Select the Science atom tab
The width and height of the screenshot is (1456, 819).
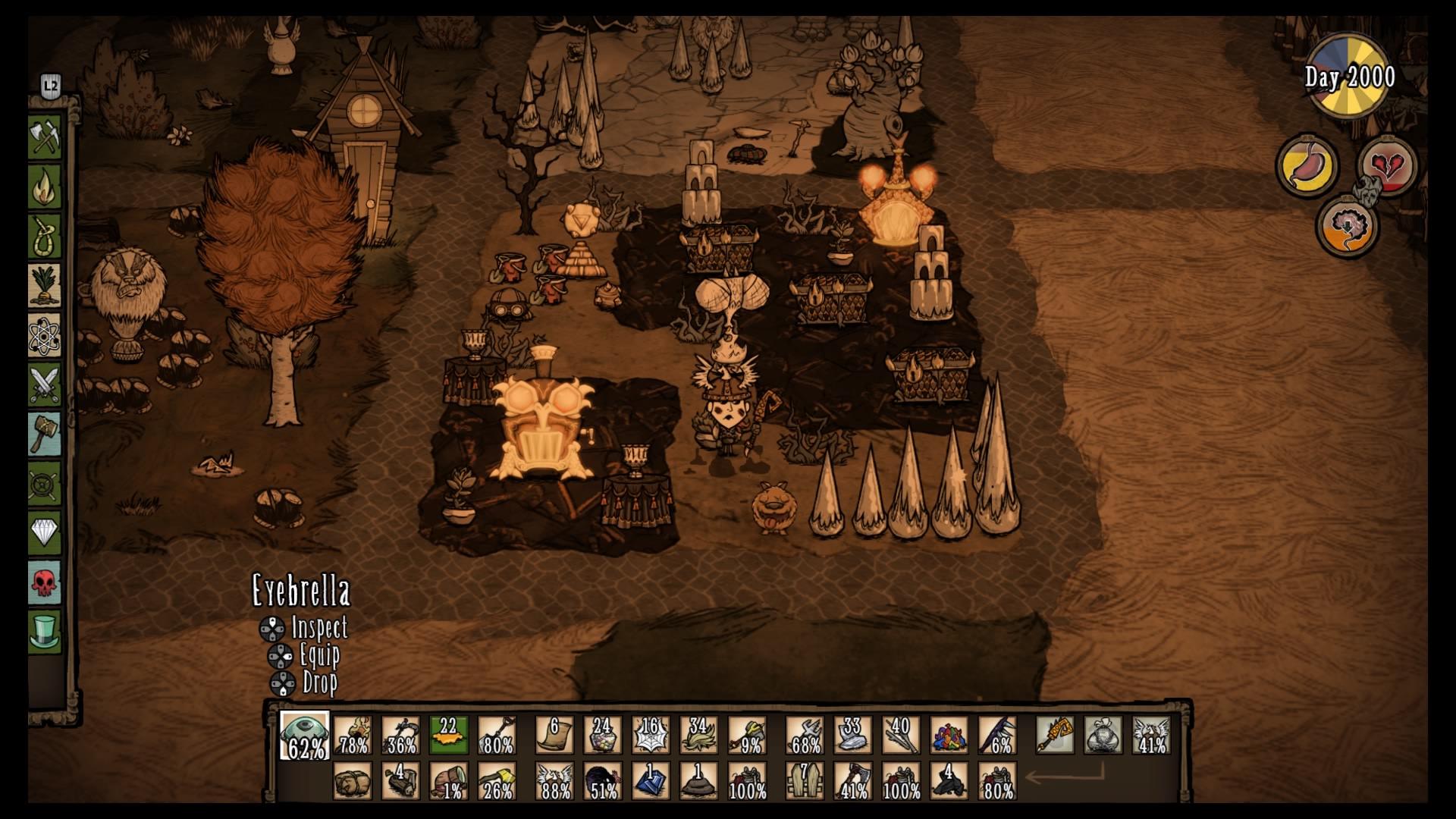point(45,335)
